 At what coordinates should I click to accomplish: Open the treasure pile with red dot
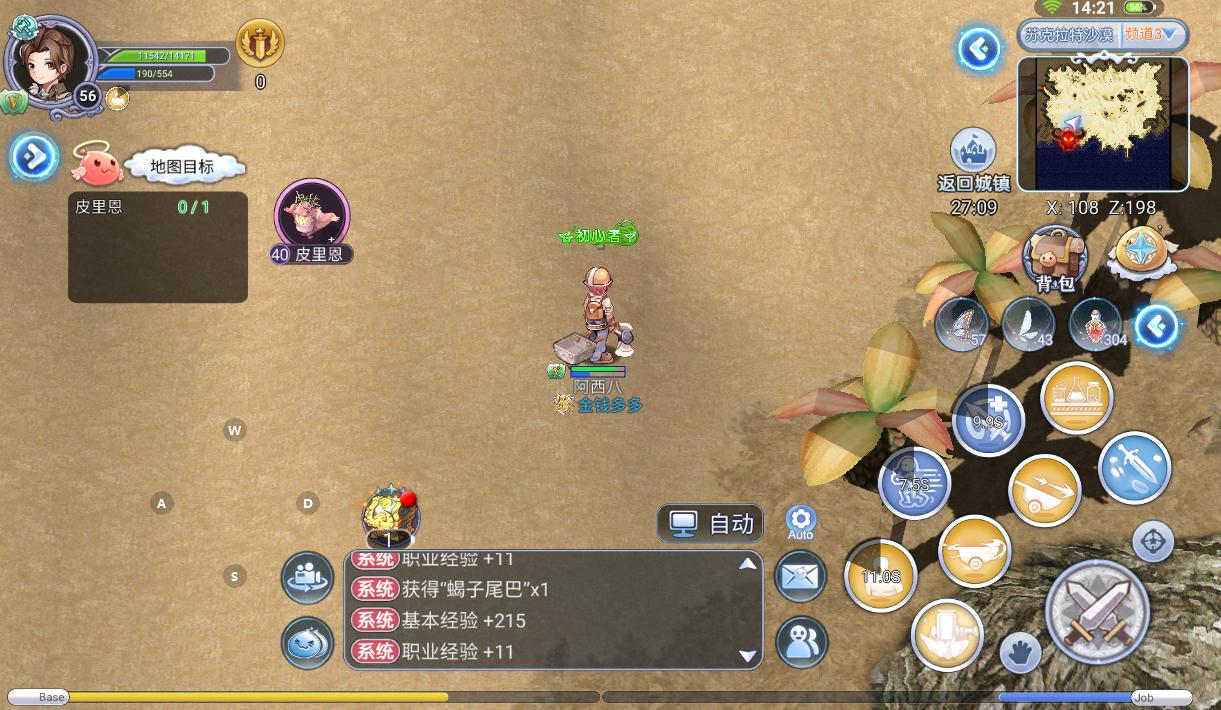(390, 514)
